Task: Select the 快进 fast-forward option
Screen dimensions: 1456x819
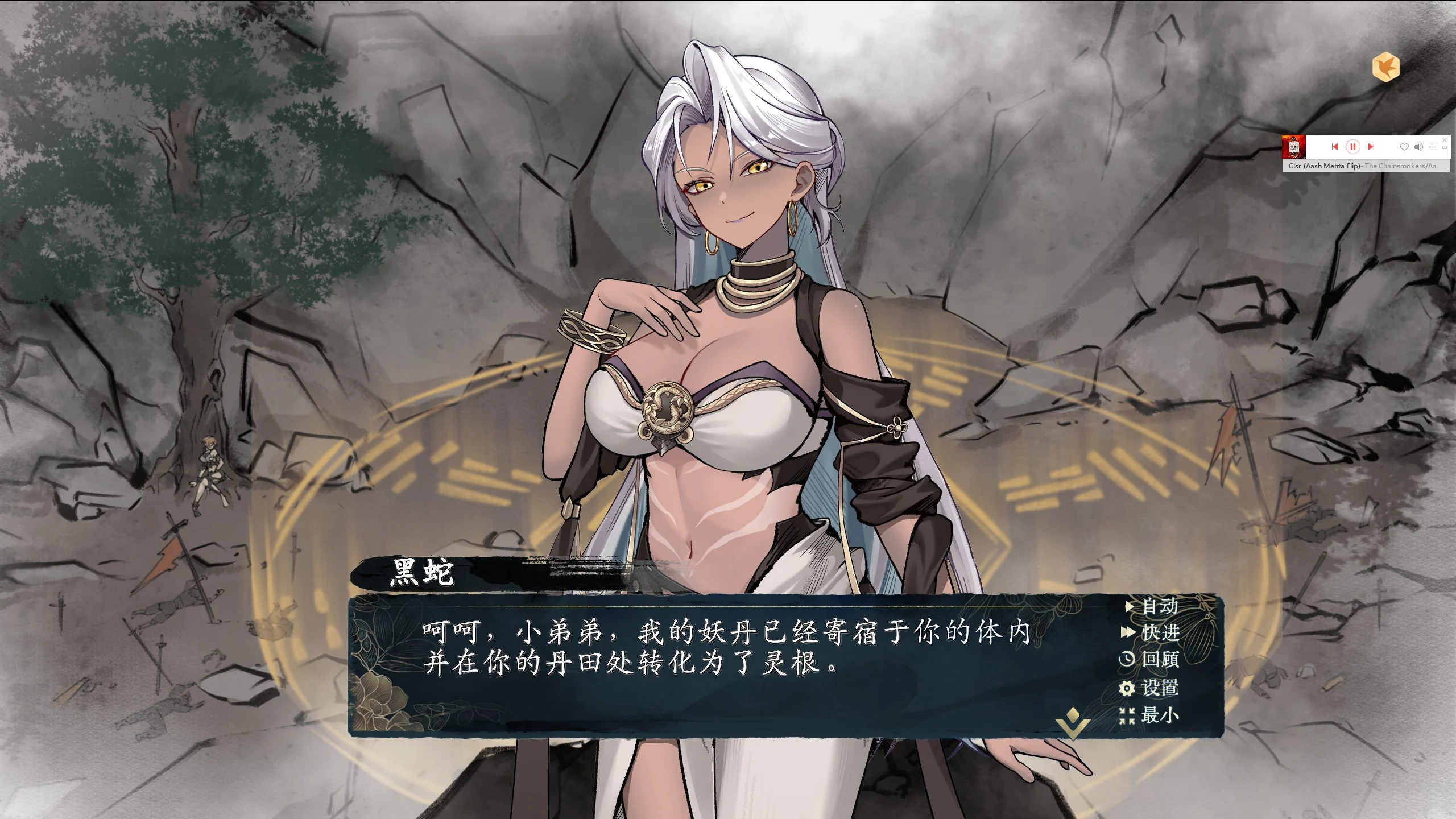Action: (1160, 632)
